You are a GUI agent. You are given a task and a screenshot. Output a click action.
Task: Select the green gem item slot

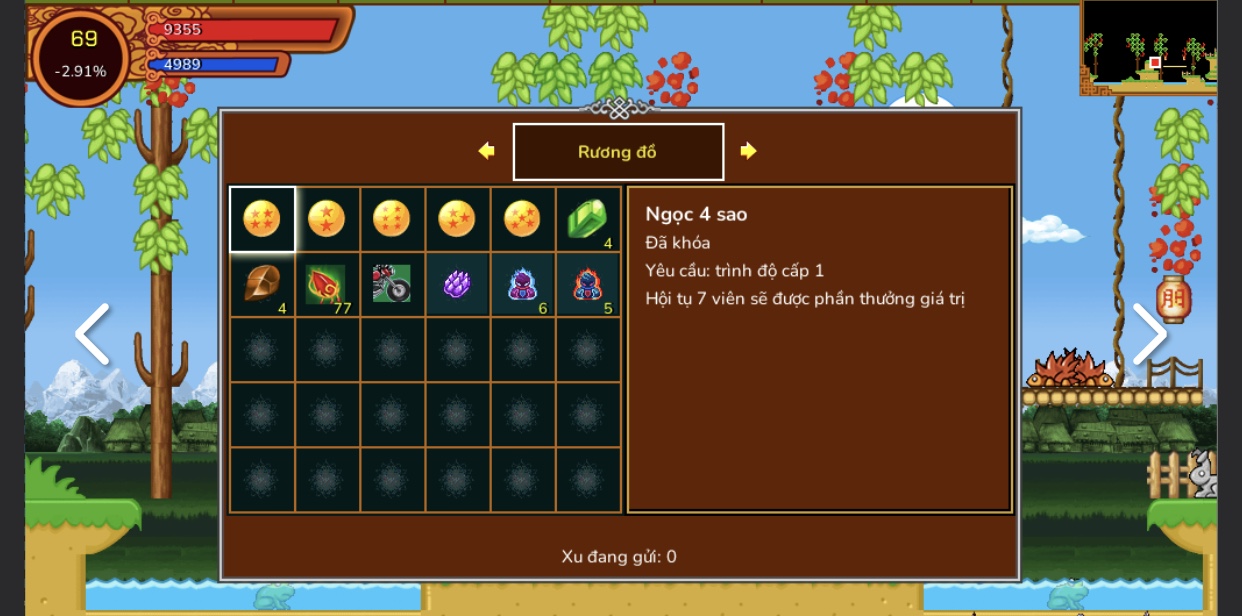[x=587, y=219]
